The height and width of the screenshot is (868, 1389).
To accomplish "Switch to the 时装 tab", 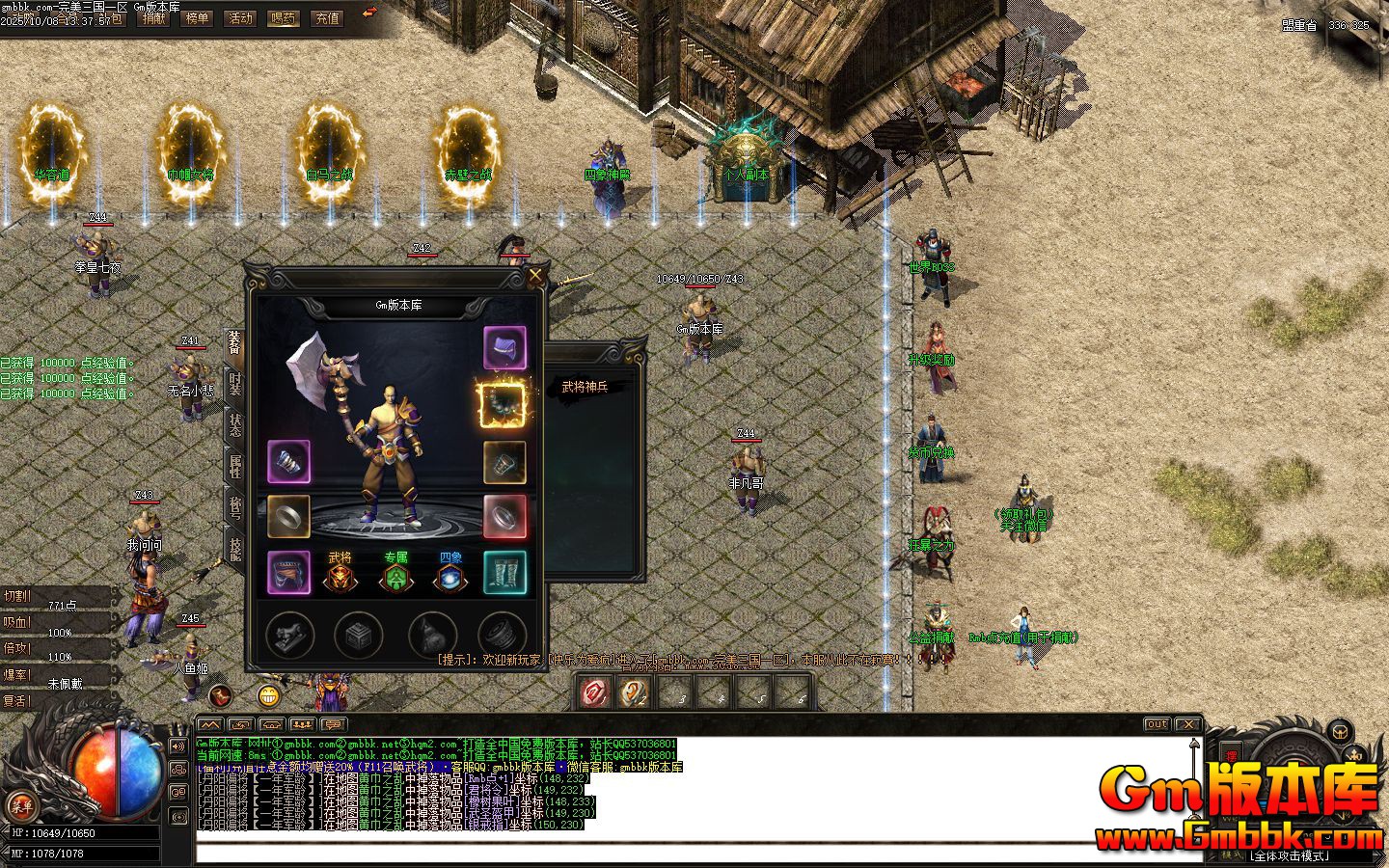I will 234,383.
